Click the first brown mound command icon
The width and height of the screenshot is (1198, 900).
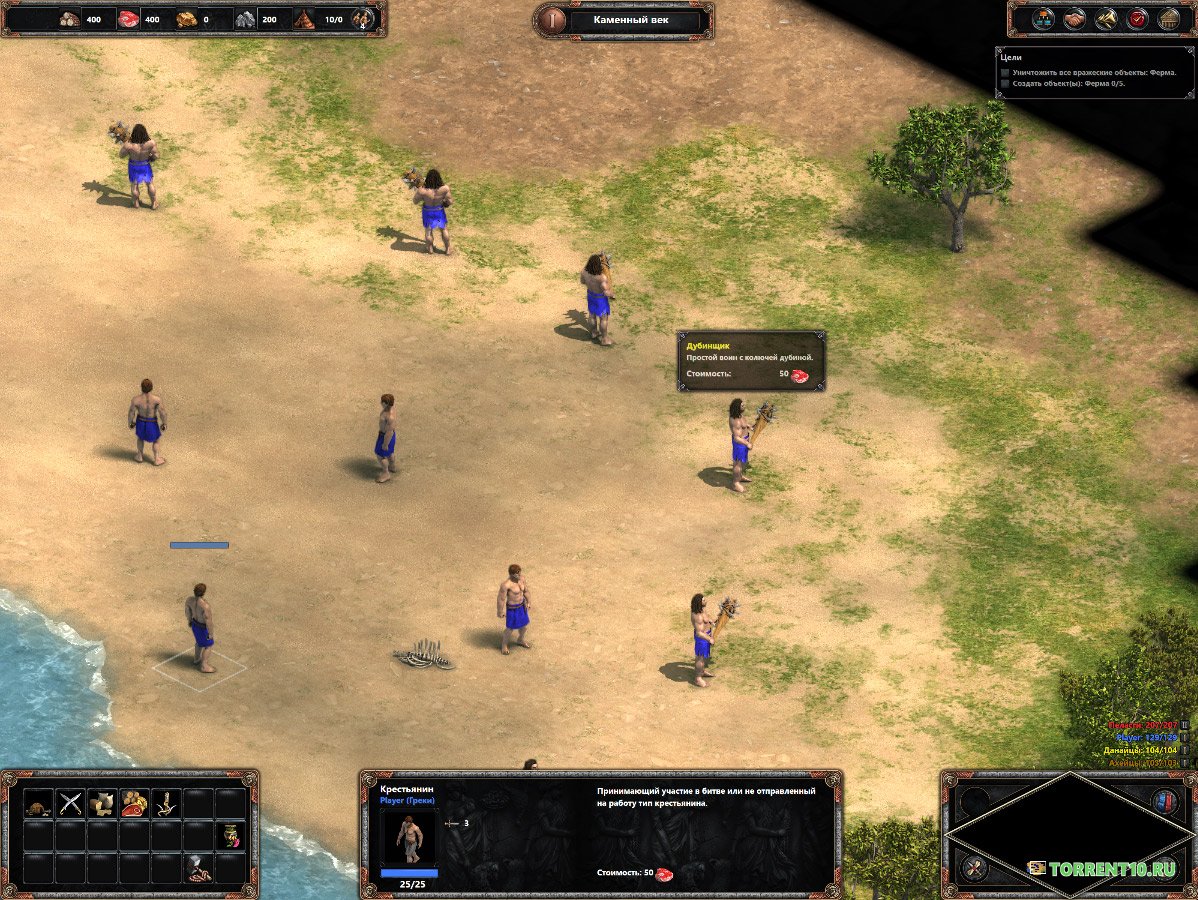[x=38, y=803]
